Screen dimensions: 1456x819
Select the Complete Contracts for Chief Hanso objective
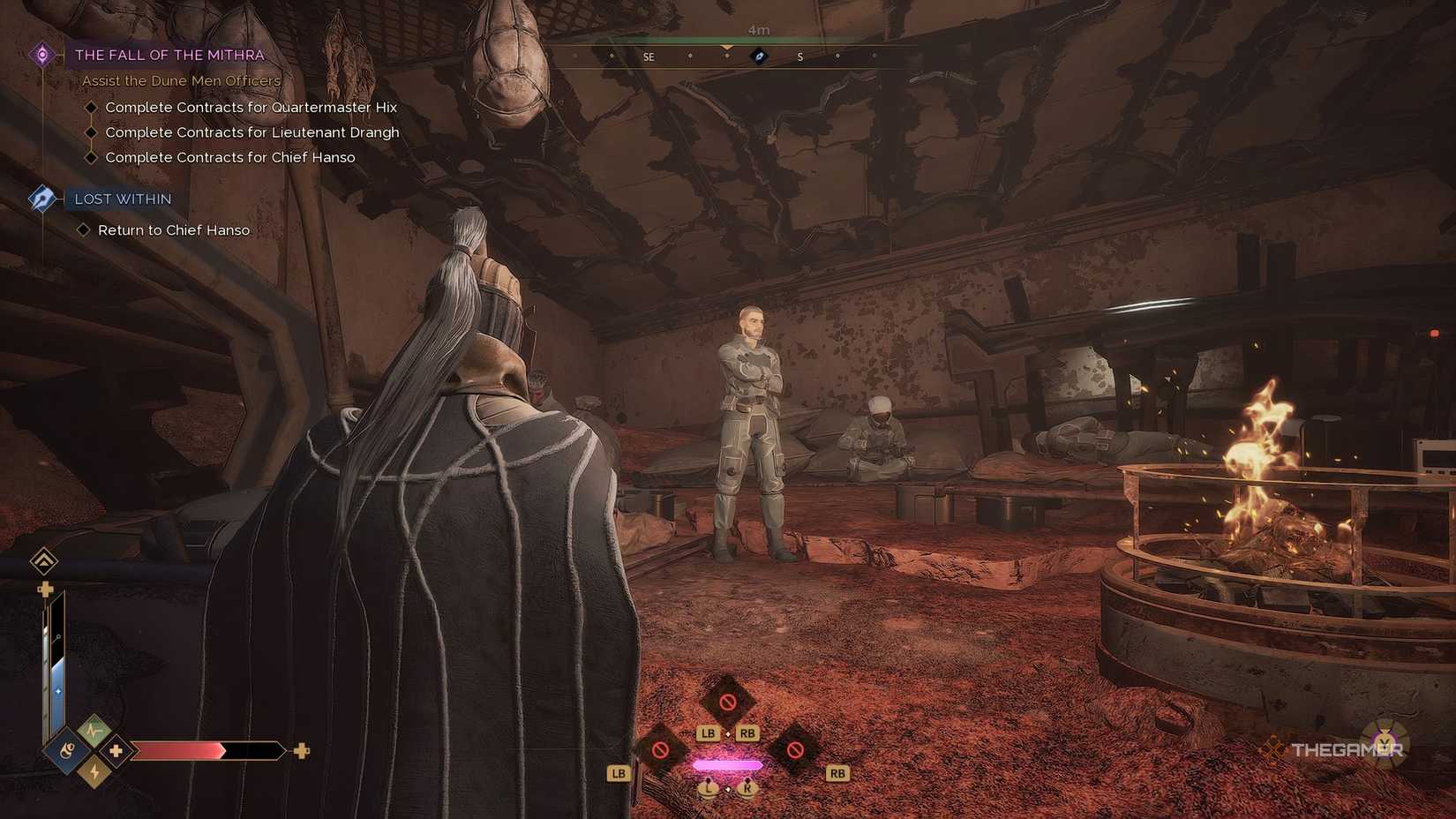point(230,157)
